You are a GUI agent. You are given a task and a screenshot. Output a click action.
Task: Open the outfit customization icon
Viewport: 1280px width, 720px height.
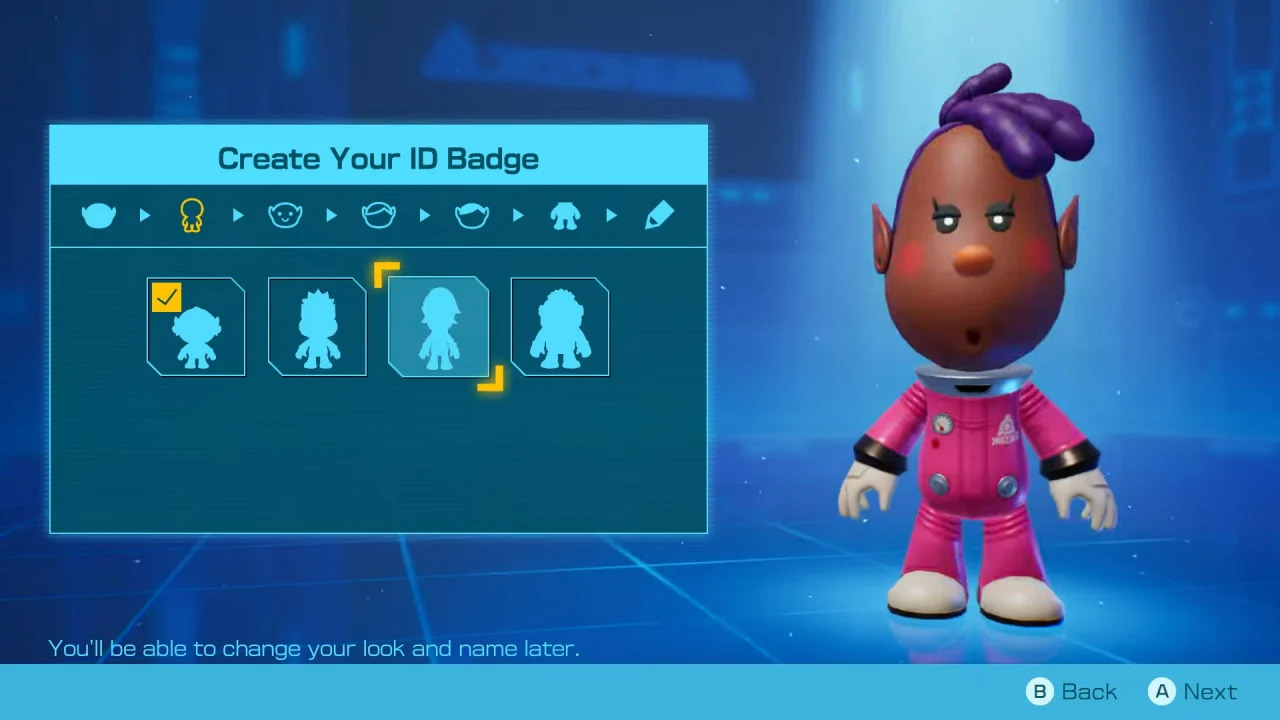[x=564, y=215]
